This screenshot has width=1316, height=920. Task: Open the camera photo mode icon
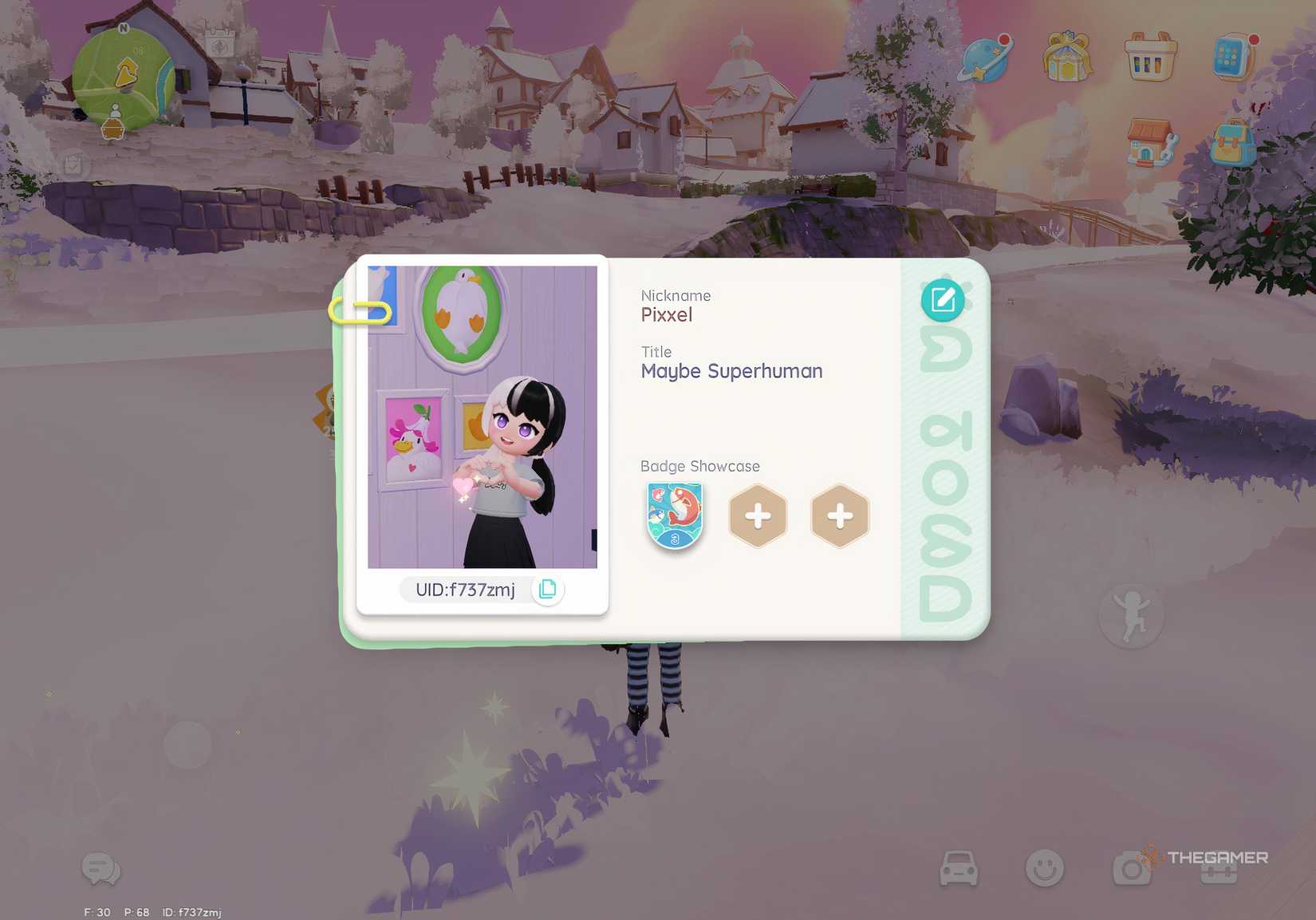[1133, 868]
